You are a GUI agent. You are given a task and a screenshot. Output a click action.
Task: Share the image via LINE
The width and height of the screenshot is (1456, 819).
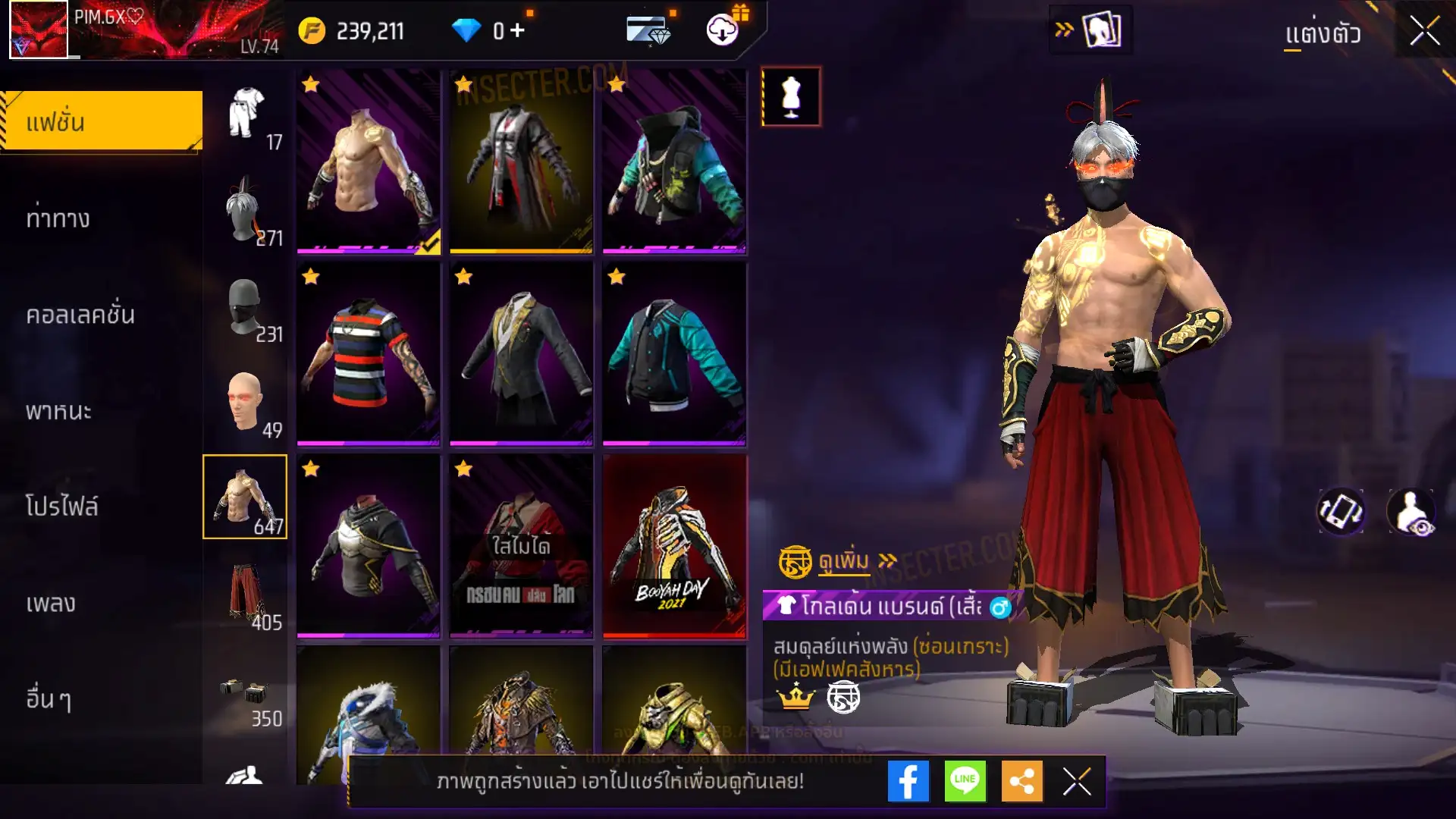pos(965,781)
